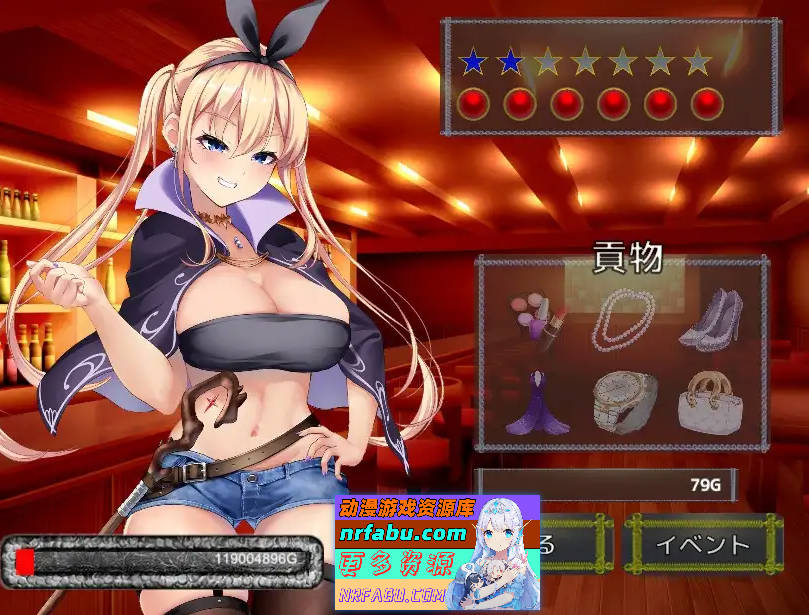Choose the wristwatch tribute
The width and height of the screenshot is (809, 615).
tap(626, 402)
